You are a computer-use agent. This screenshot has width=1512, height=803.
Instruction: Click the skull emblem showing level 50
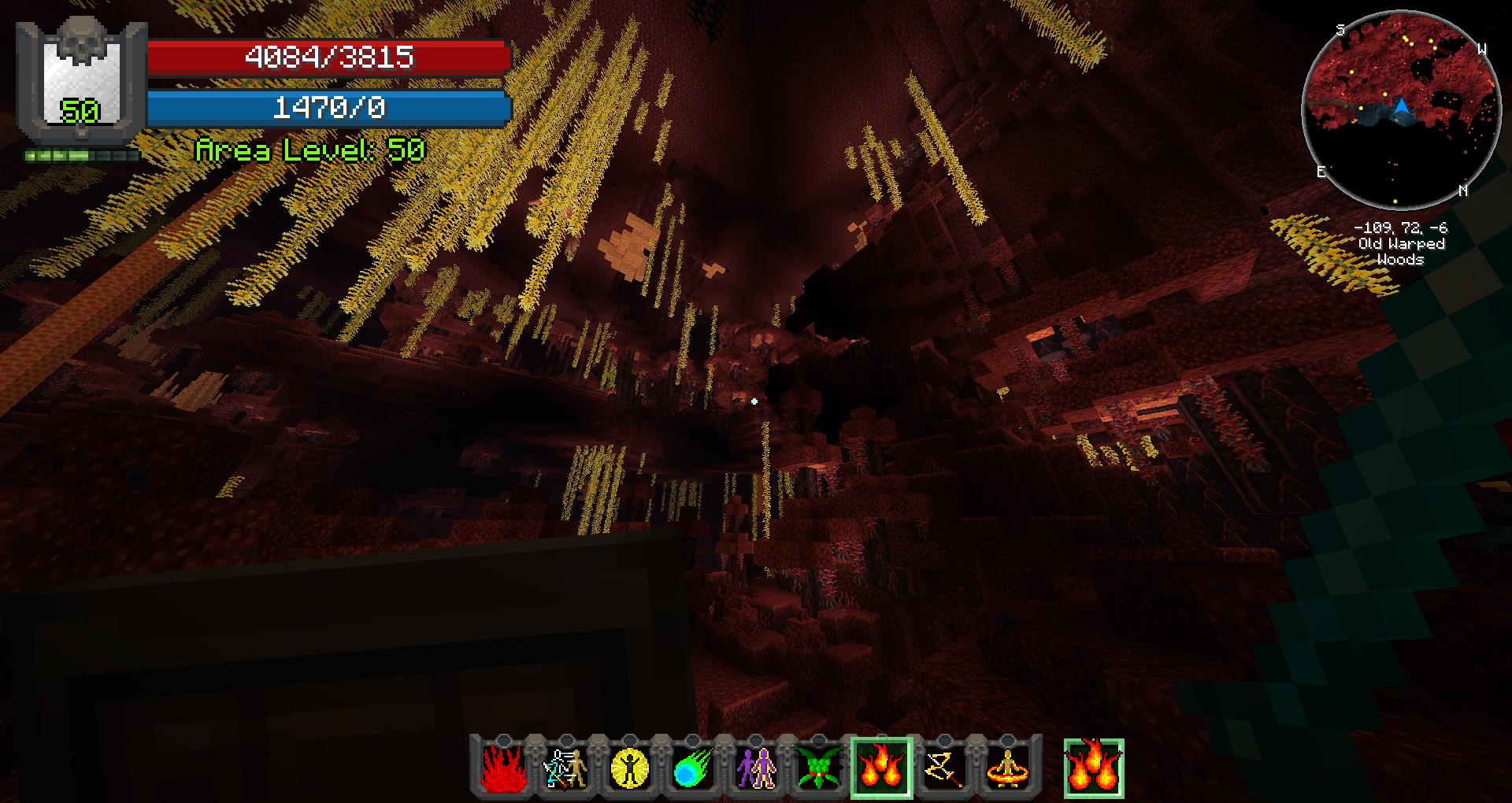coord(81,75)
